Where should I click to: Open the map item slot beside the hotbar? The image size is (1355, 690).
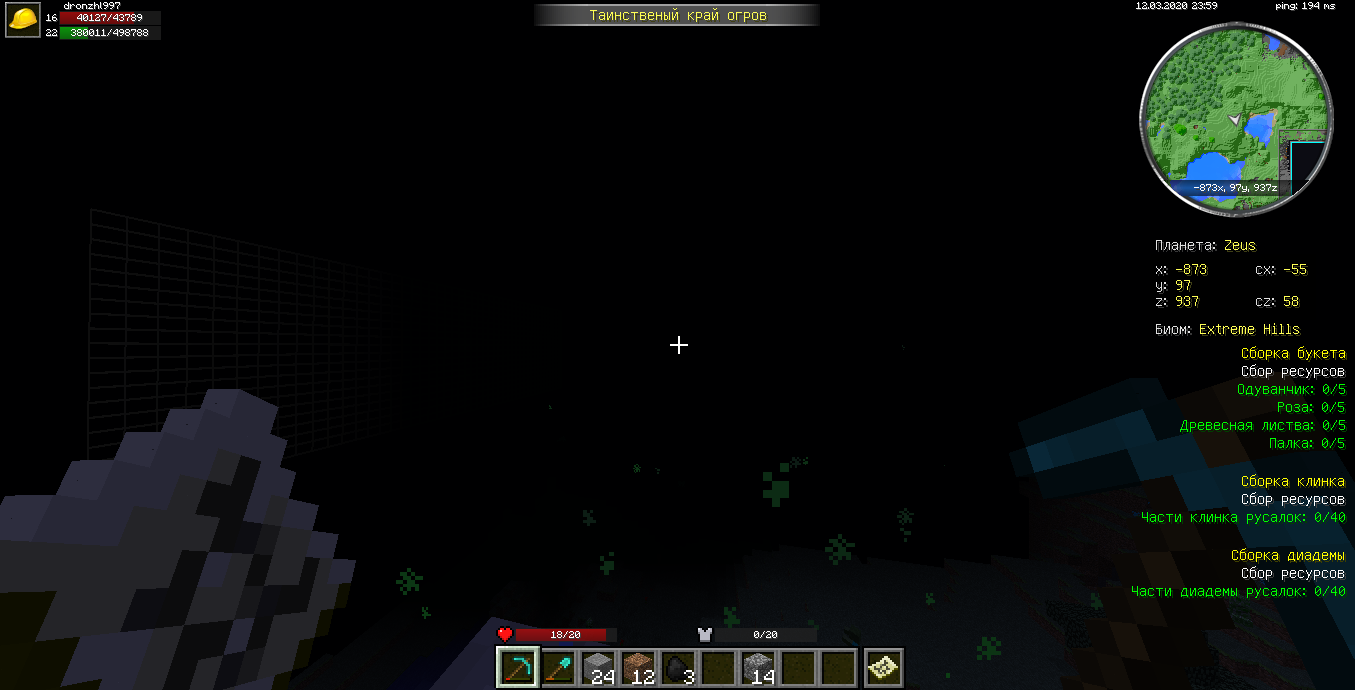click(884, 667)
